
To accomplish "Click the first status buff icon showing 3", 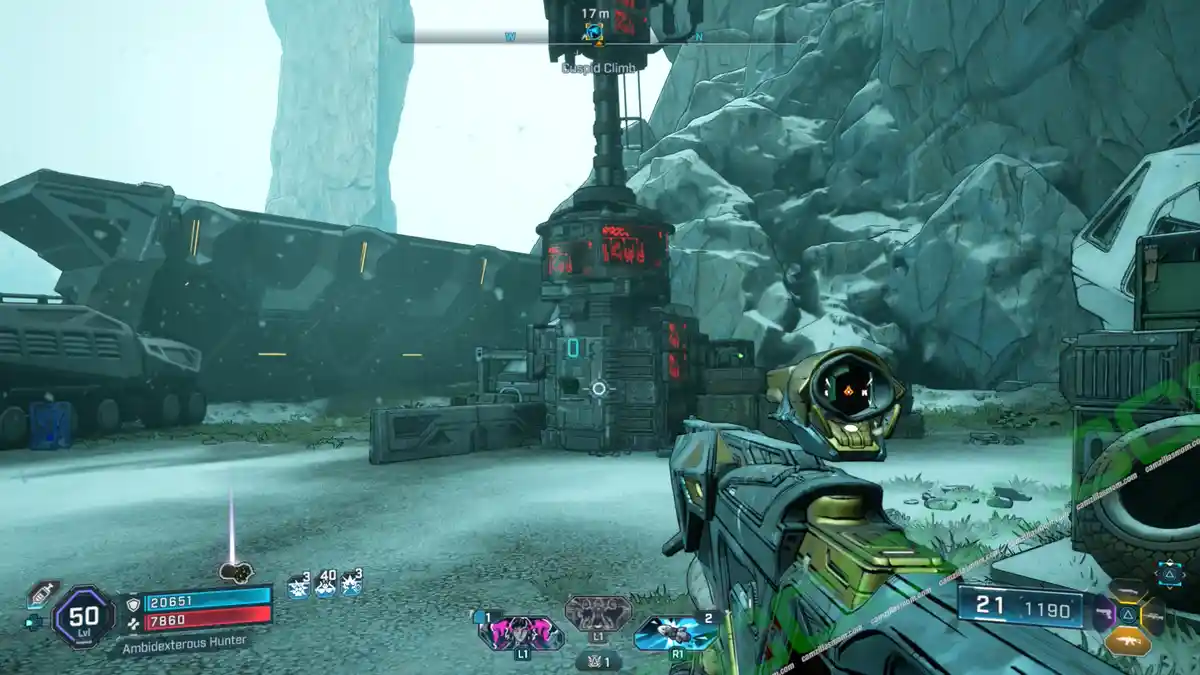I will 298,585.
